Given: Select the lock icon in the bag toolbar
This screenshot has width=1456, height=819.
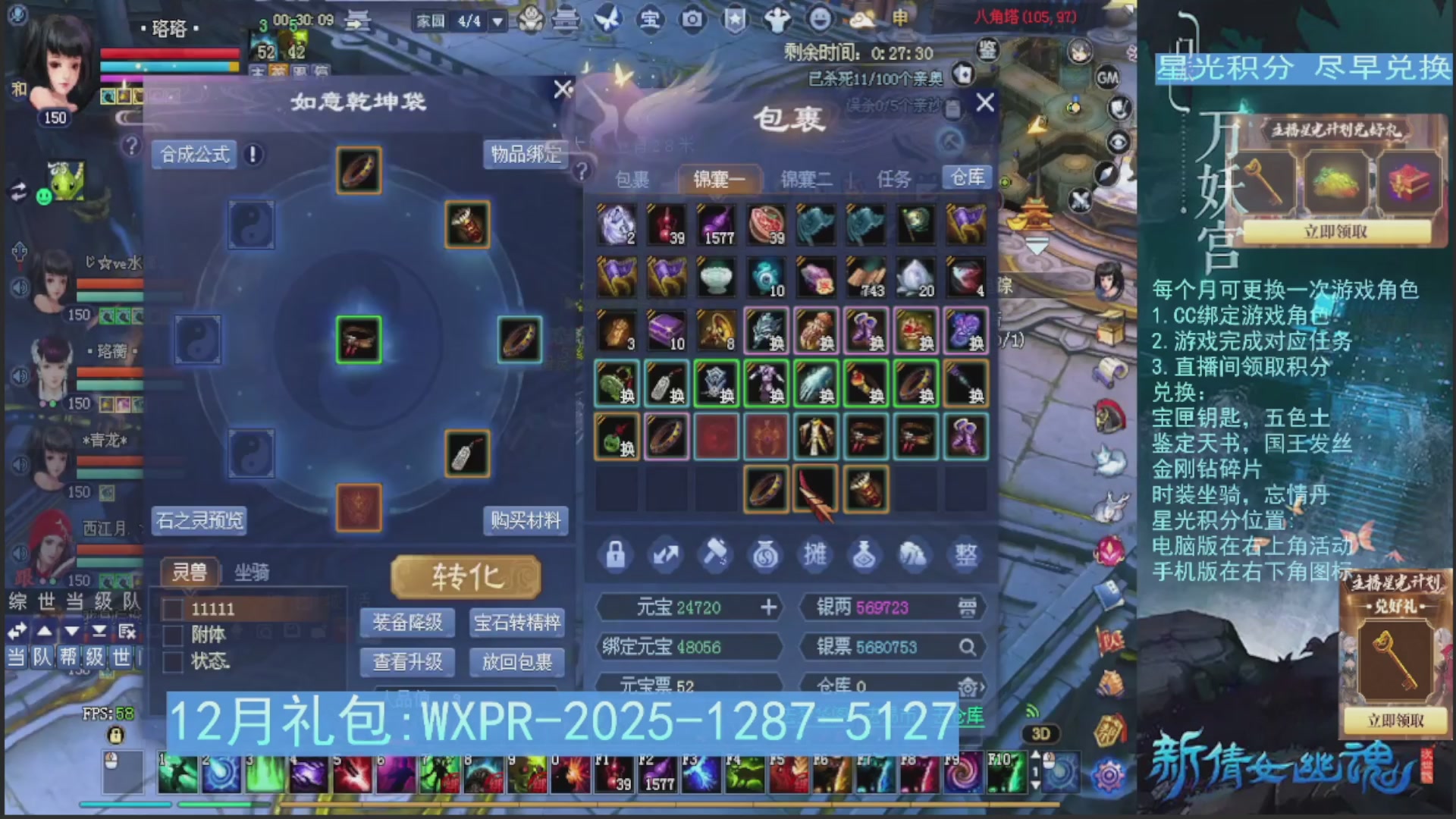Looking at the screenshot, I should [x=615, y=554].
